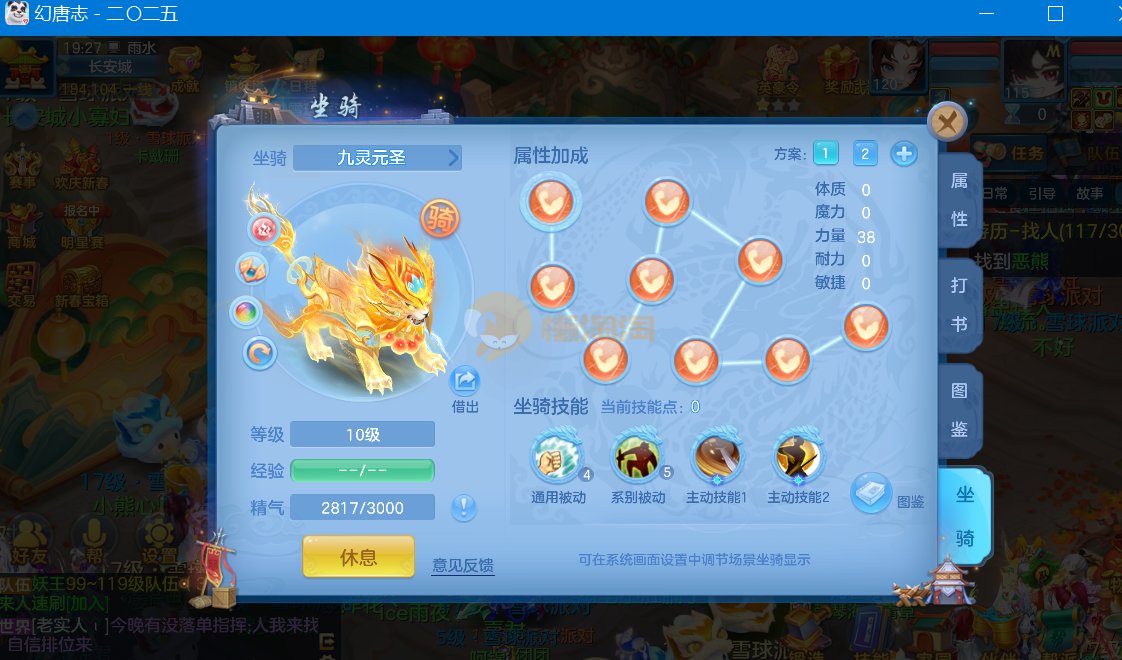Image resolution: width=1122 pixels, height=660 pixels.
Task: Switch to the 属性 tab
Action: pyautogui.click(x=959, y=200)
